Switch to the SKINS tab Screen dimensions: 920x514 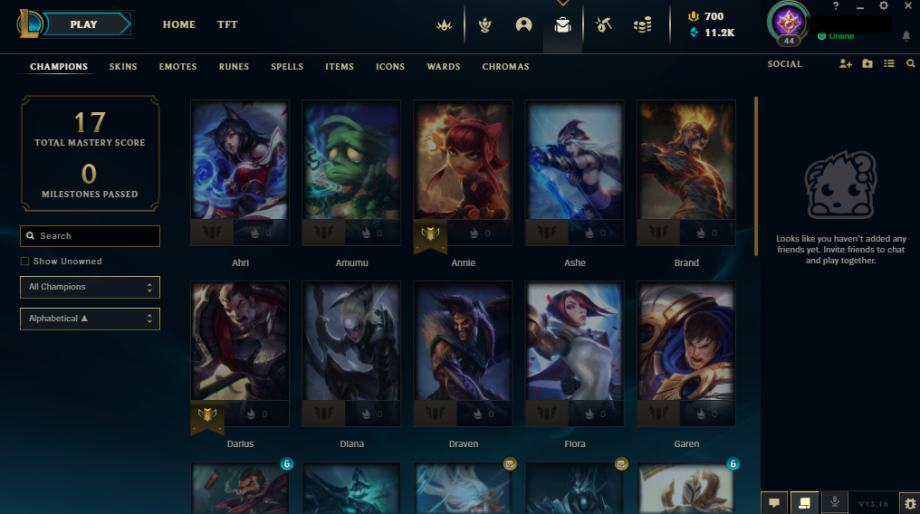pos(123,67)
